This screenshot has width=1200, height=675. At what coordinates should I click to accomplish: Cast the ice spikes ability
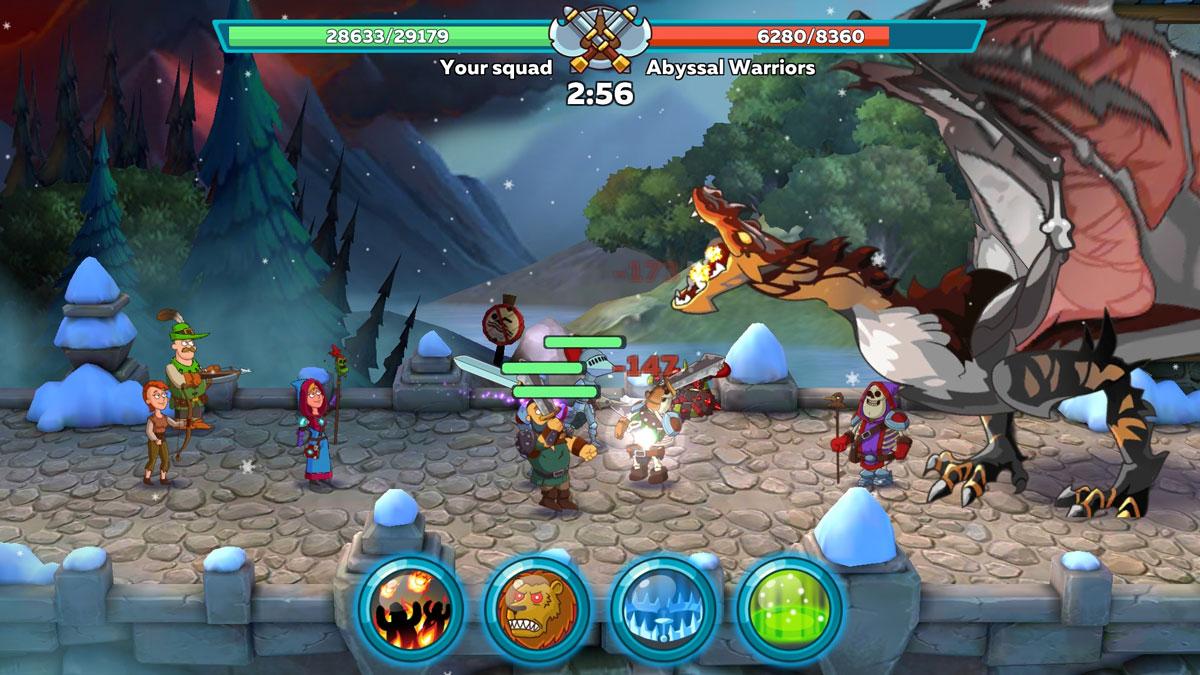[x=664, y=607]
